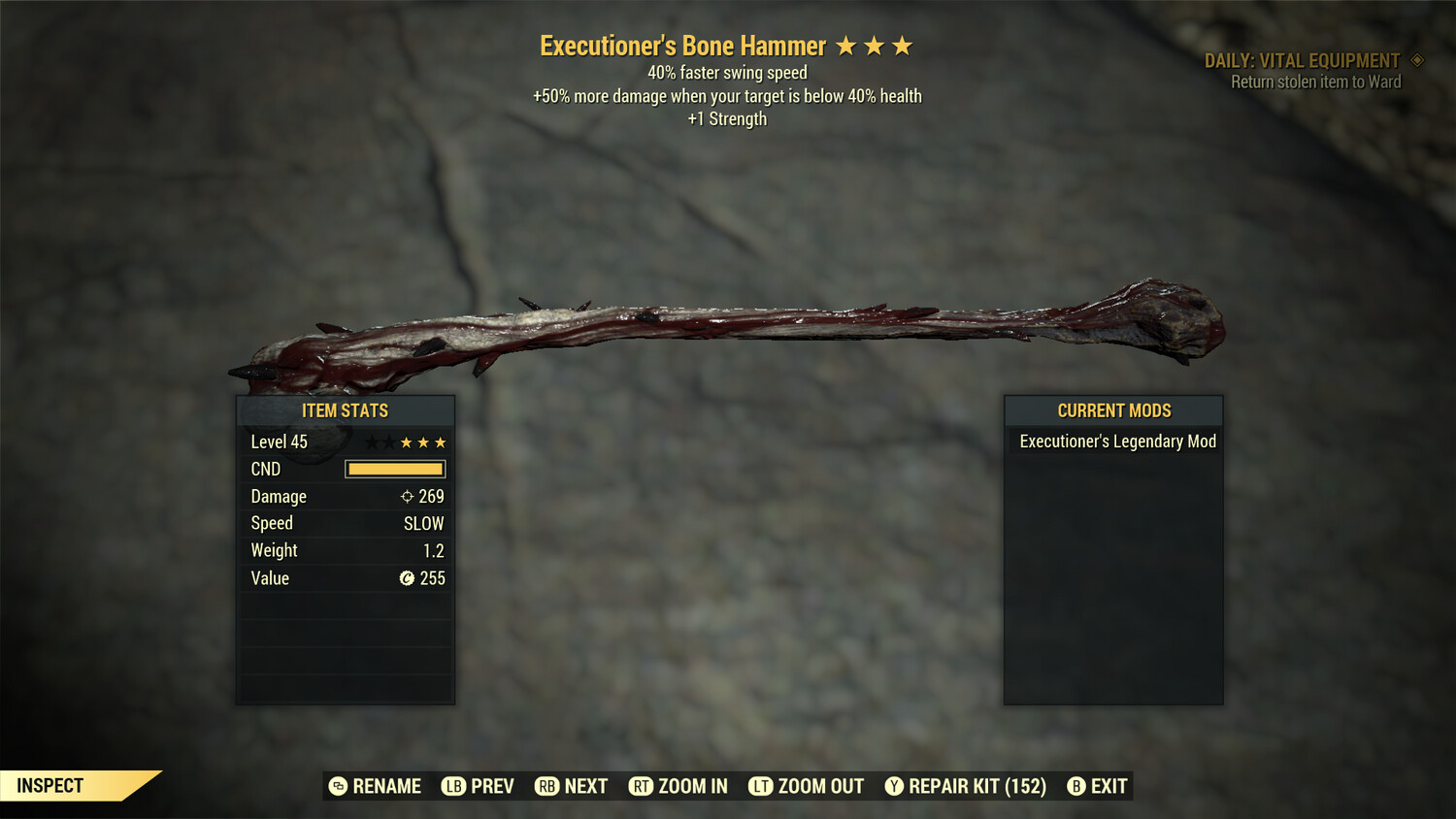Choose EXIT to leave inspect view
This screenshot has width=1456, height=819.
(1107, 786)
